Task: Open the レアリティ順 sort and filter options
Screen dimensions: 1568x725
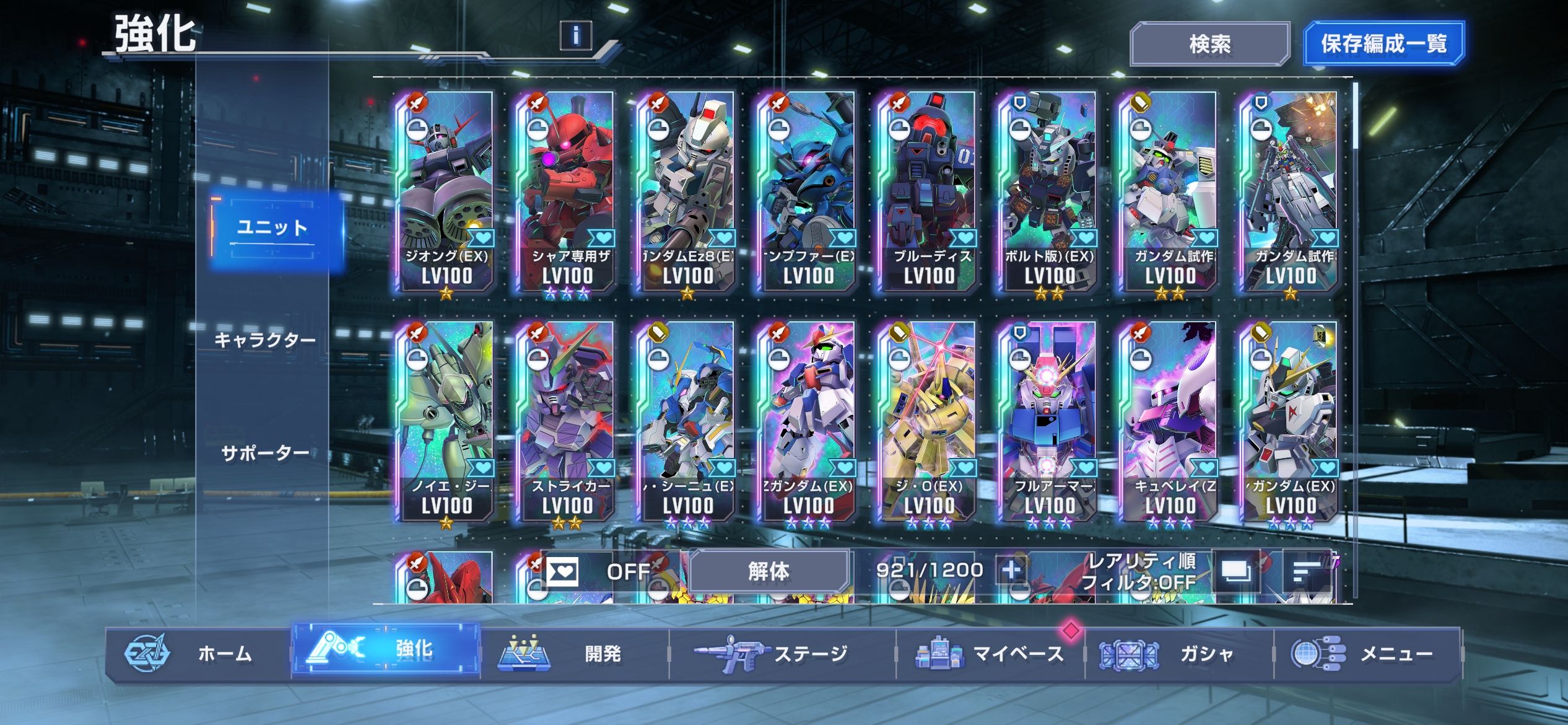Action: [1139, 571]
